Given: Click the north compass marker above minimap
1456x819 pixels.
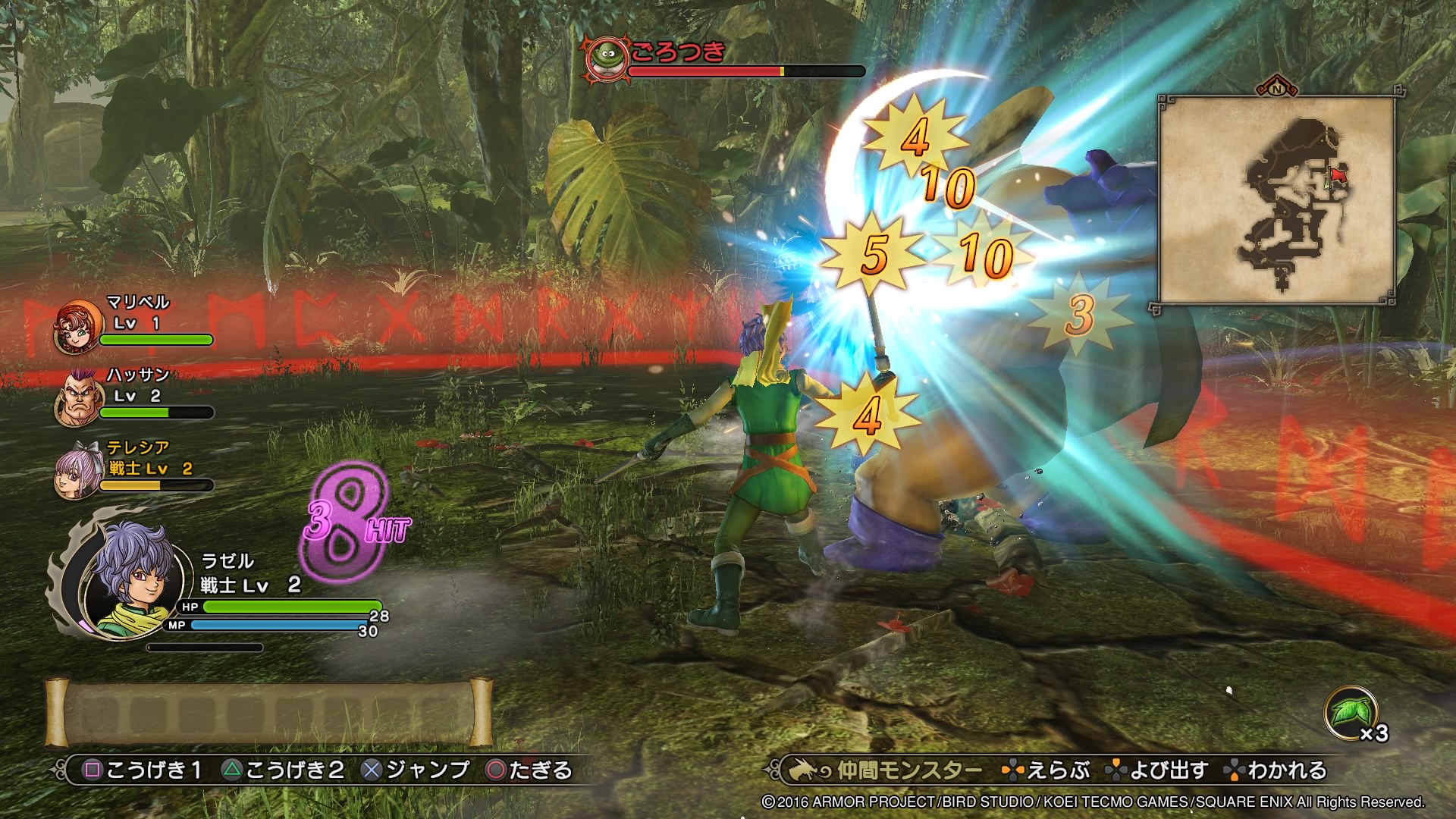Looking at the screenshot, I should point(1277,88).
